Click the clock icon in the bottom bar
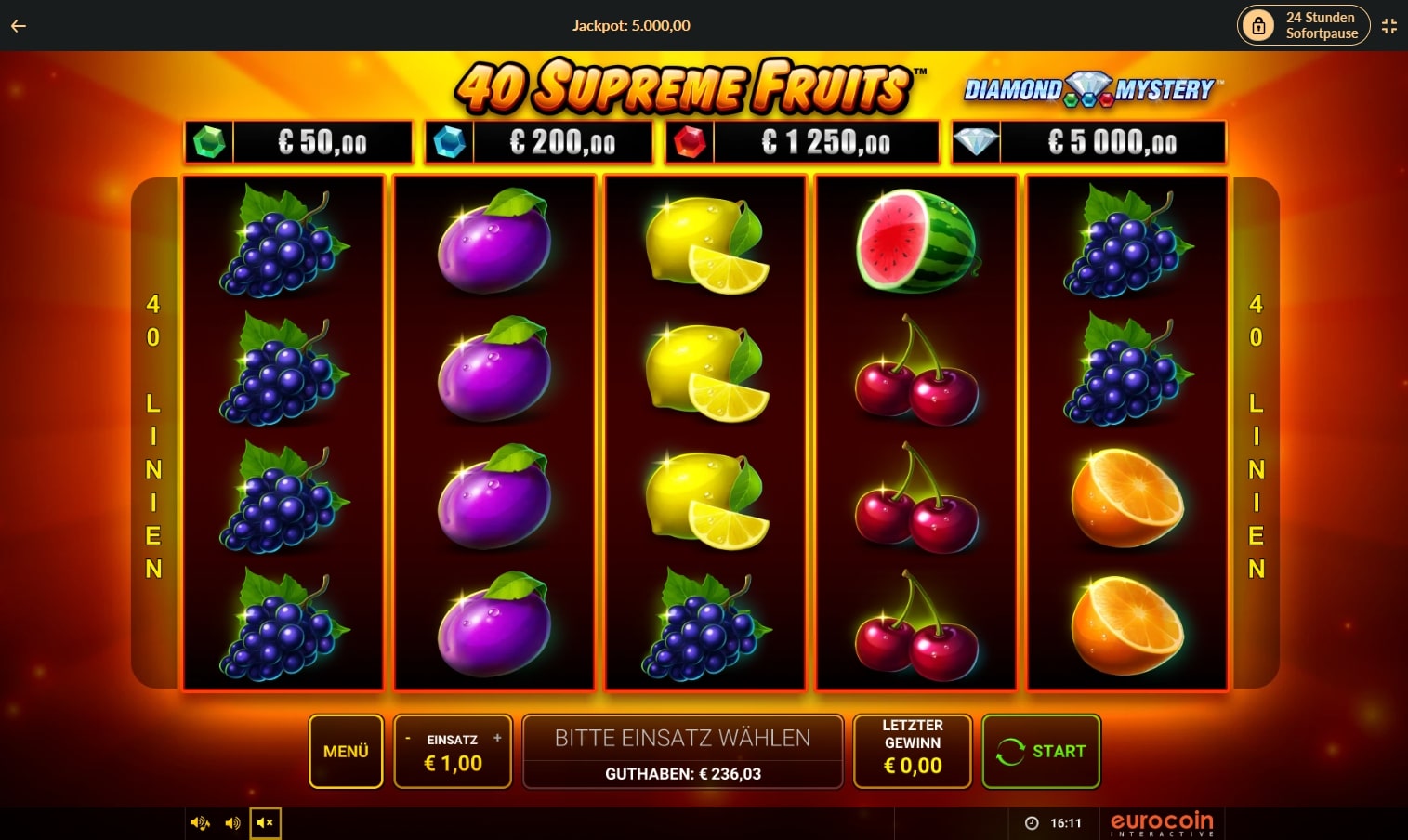1408x840 pixels. point(1033,823)
